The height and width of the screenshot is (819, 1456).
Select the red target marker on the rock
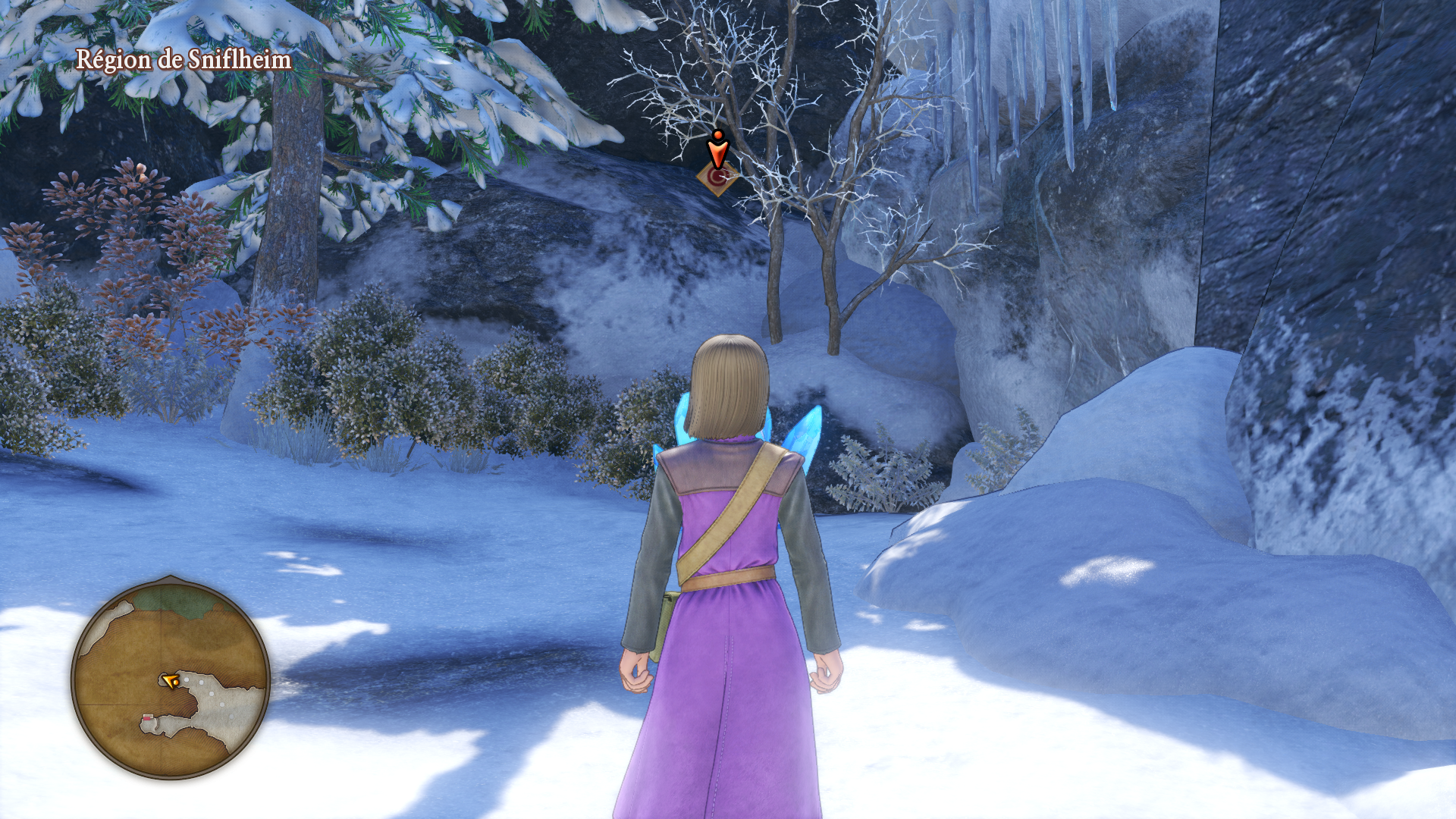tap(717, 177)
